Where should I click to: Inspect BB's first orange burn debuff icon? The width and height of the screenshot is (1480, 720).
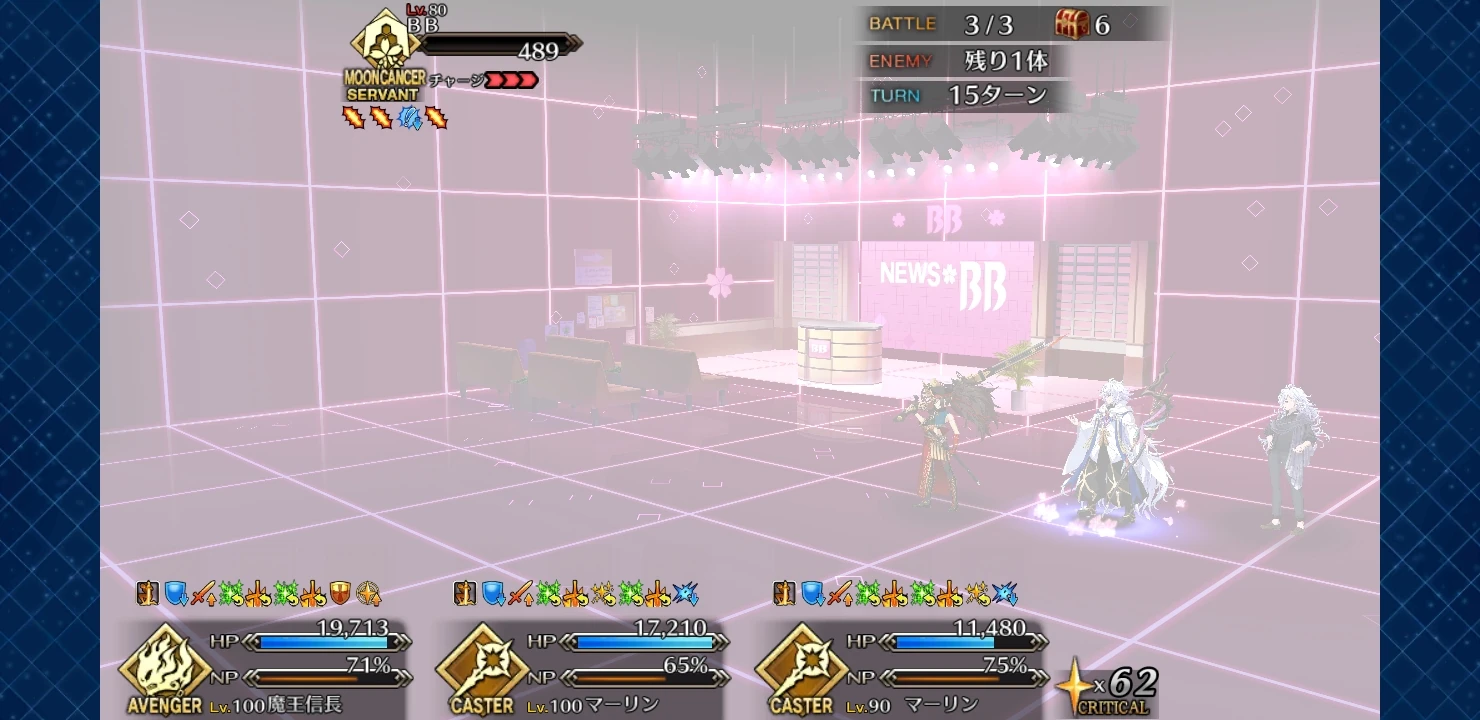click(x=353, y=117)
